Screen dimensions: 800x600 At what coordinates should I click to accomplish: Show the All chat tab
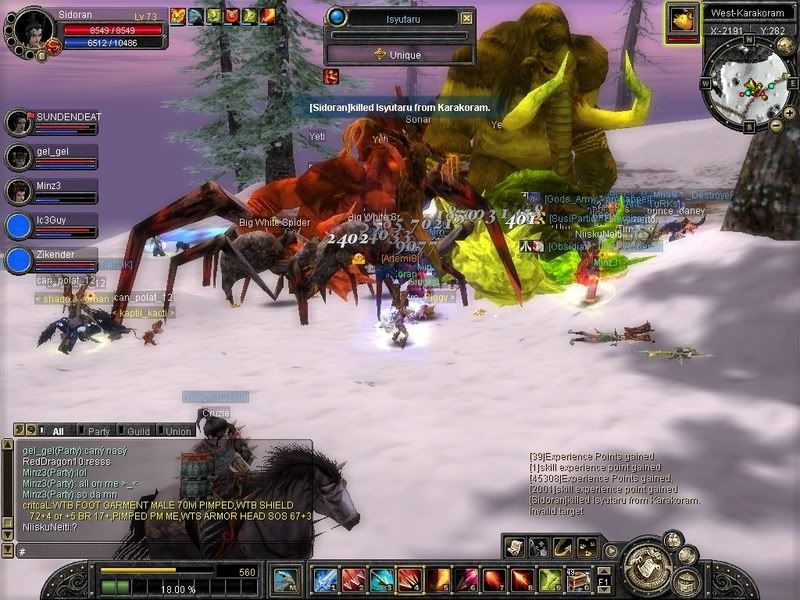pyautogui.click(x=57, y=431)
